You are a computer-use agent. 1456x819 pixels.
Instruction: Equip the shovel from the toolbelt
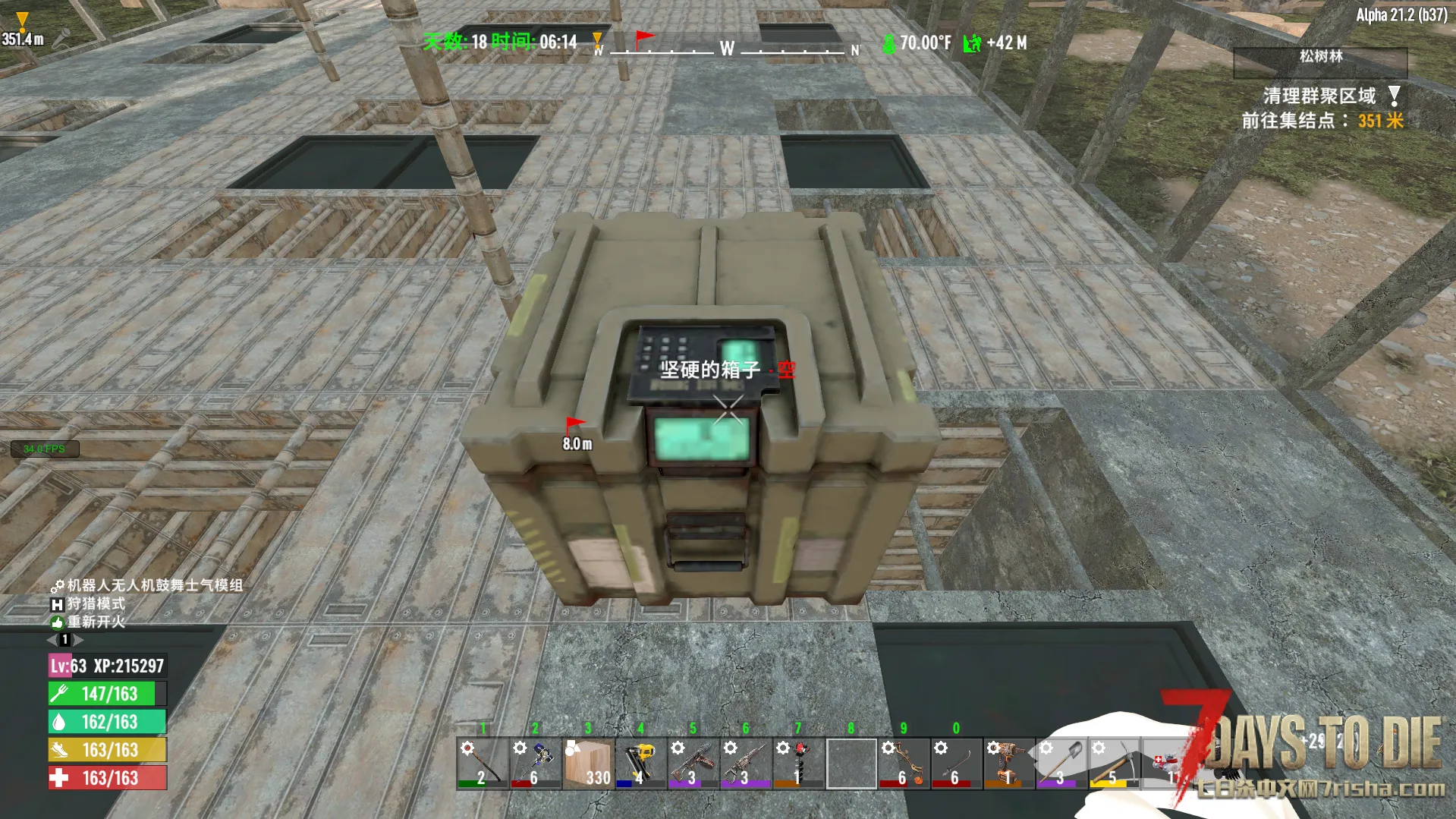coord(1061,763)
